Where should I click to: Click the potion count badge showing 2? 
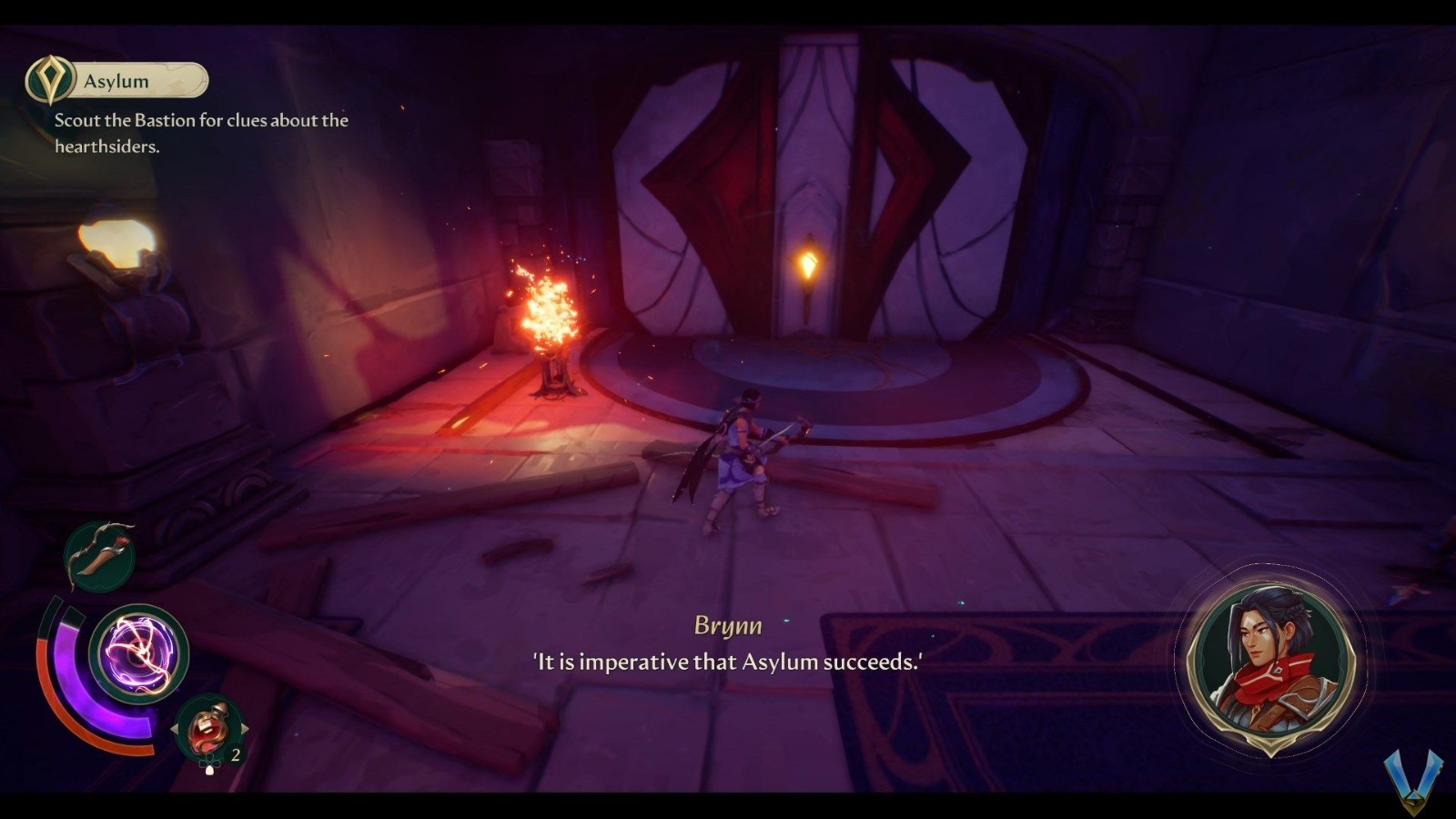coord(235,753)
